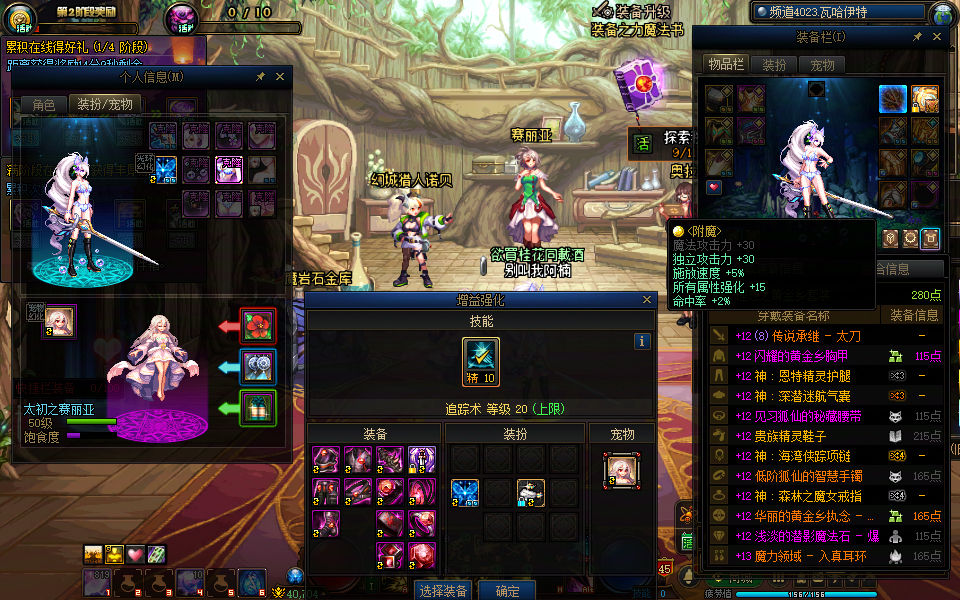Click the 确定 confirm button
Screen dimensions: 960x600
tap(507, 590)
